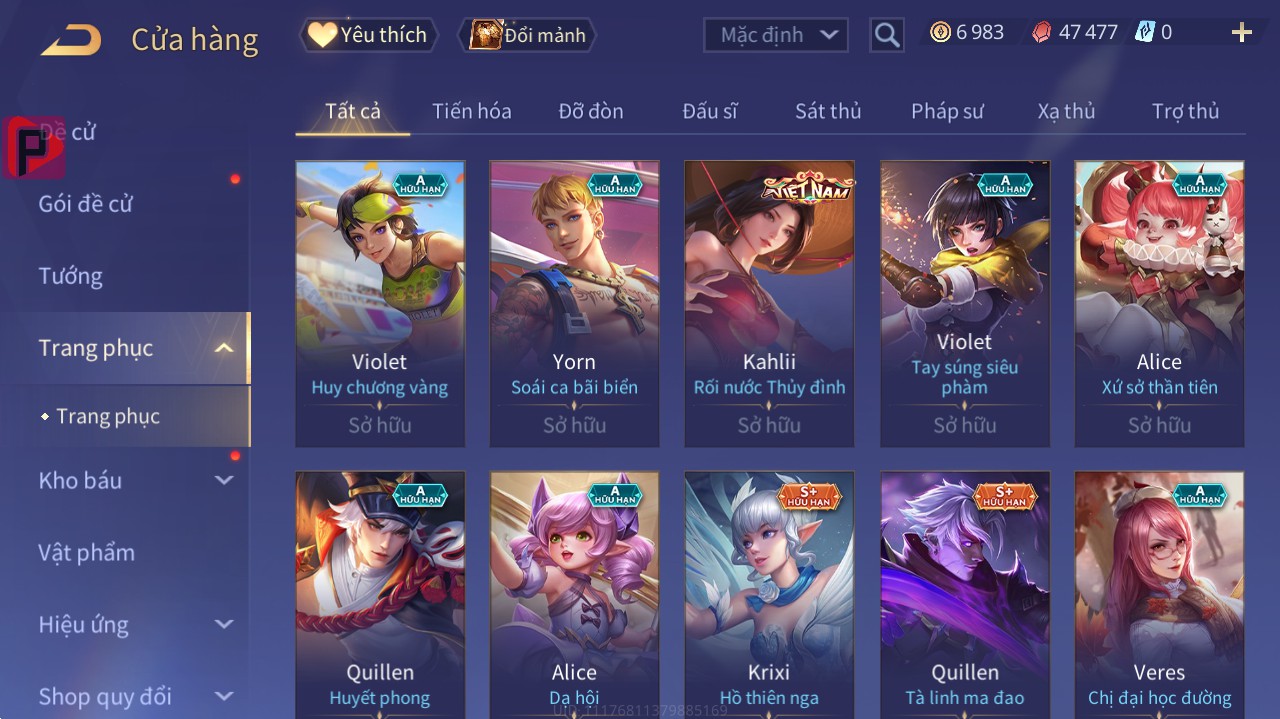Switch to the Đỡ đòn tab
This screenshot has width=1280, height=719.
tap(590, 111)
